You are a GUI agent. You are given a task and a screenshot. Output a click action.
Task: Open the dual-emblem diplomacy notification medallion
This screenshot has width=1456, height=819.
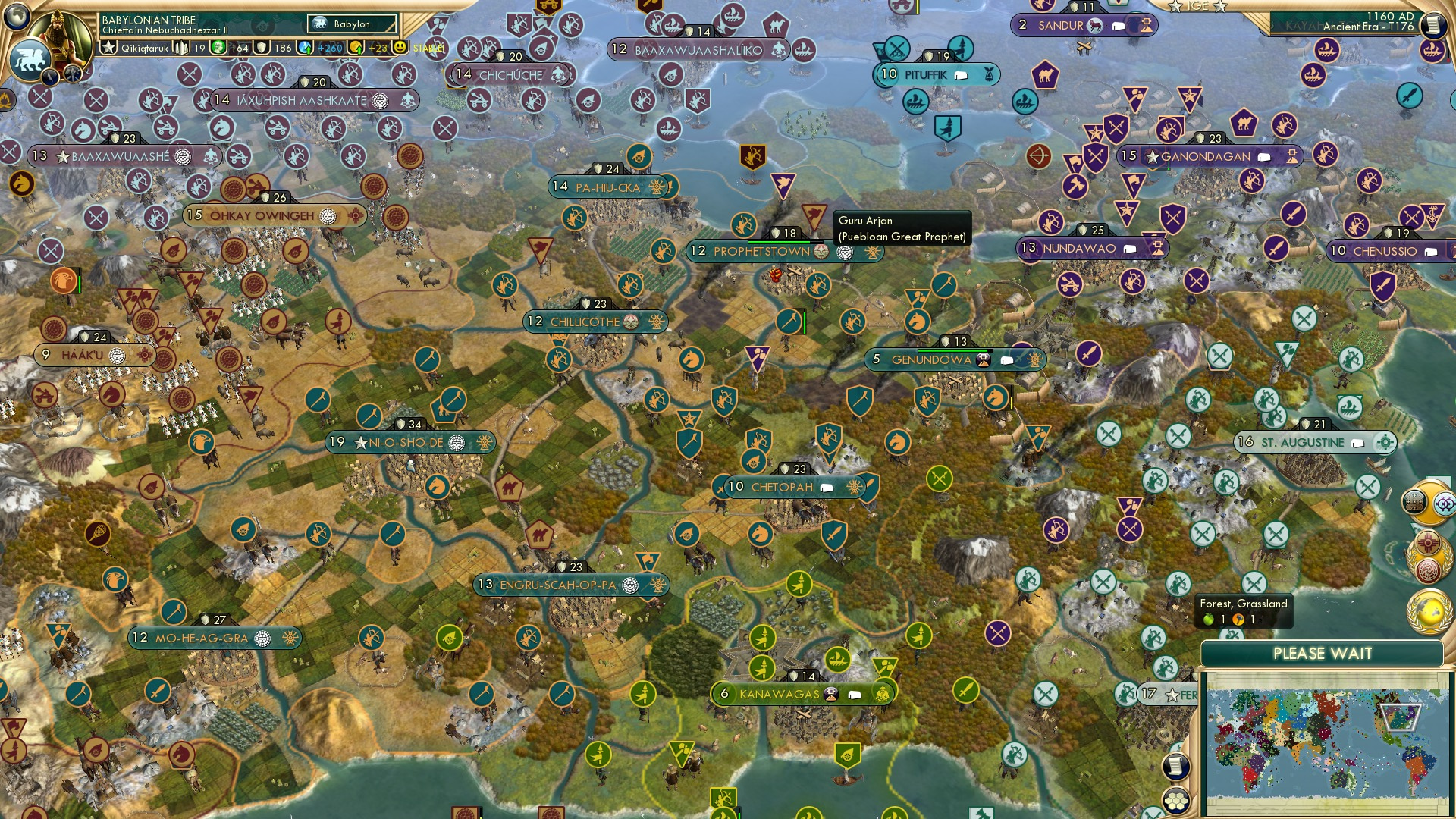[1426, 501]
